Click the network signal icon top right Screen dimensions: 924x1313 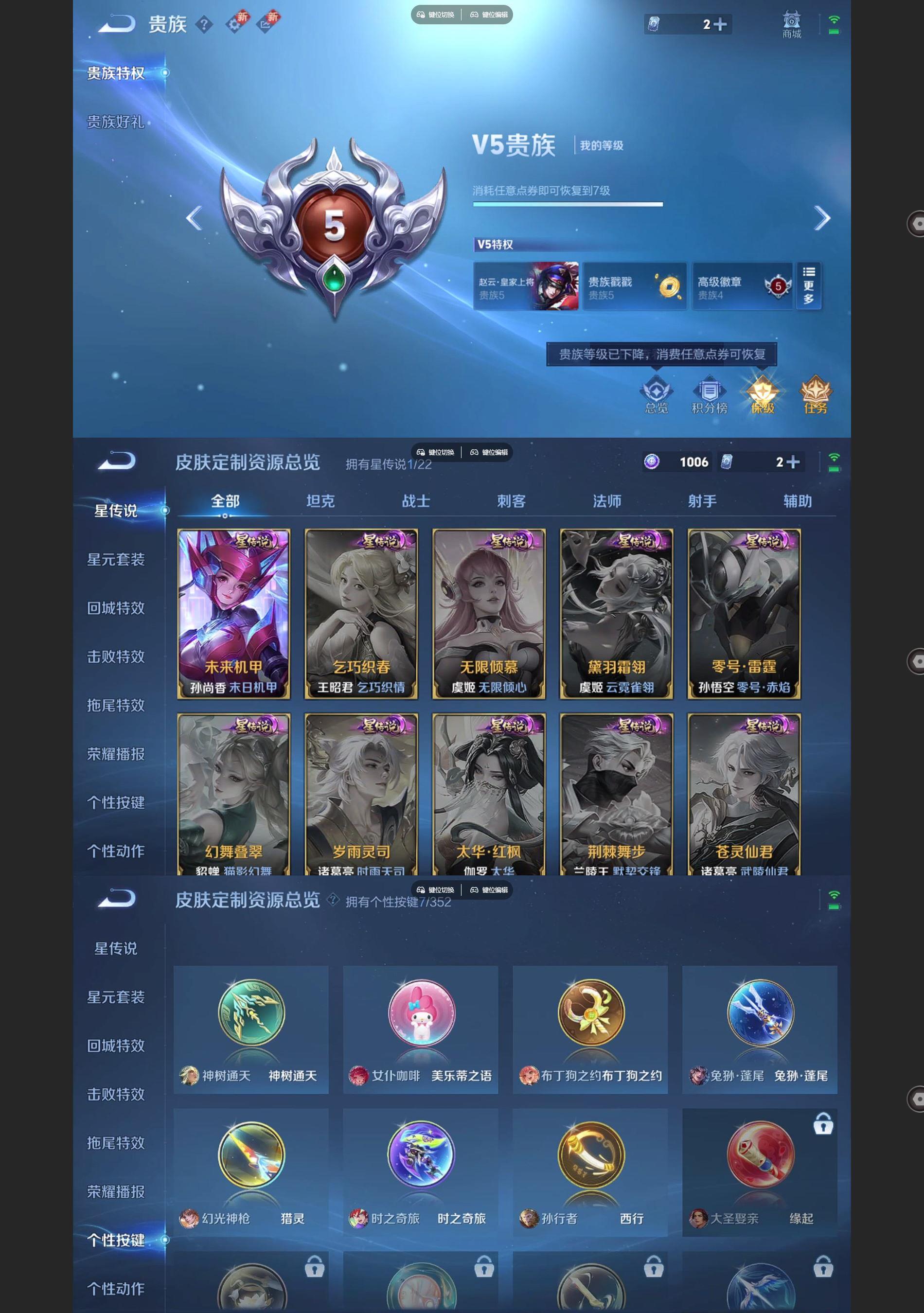(834, 19)
